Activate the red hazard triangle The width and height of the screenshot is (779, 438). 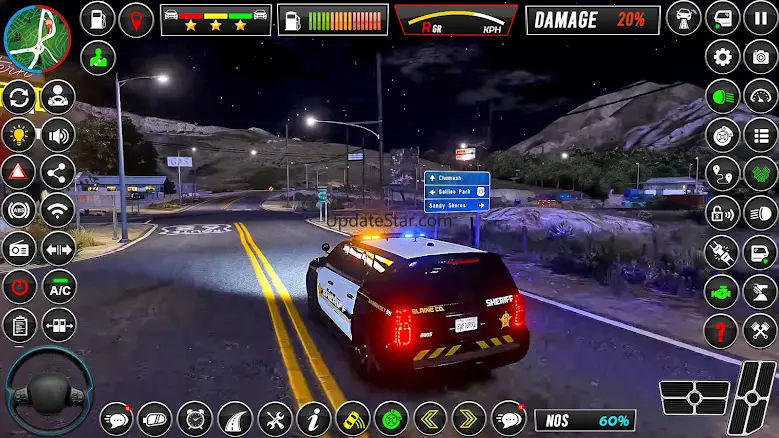pos(19,173)
